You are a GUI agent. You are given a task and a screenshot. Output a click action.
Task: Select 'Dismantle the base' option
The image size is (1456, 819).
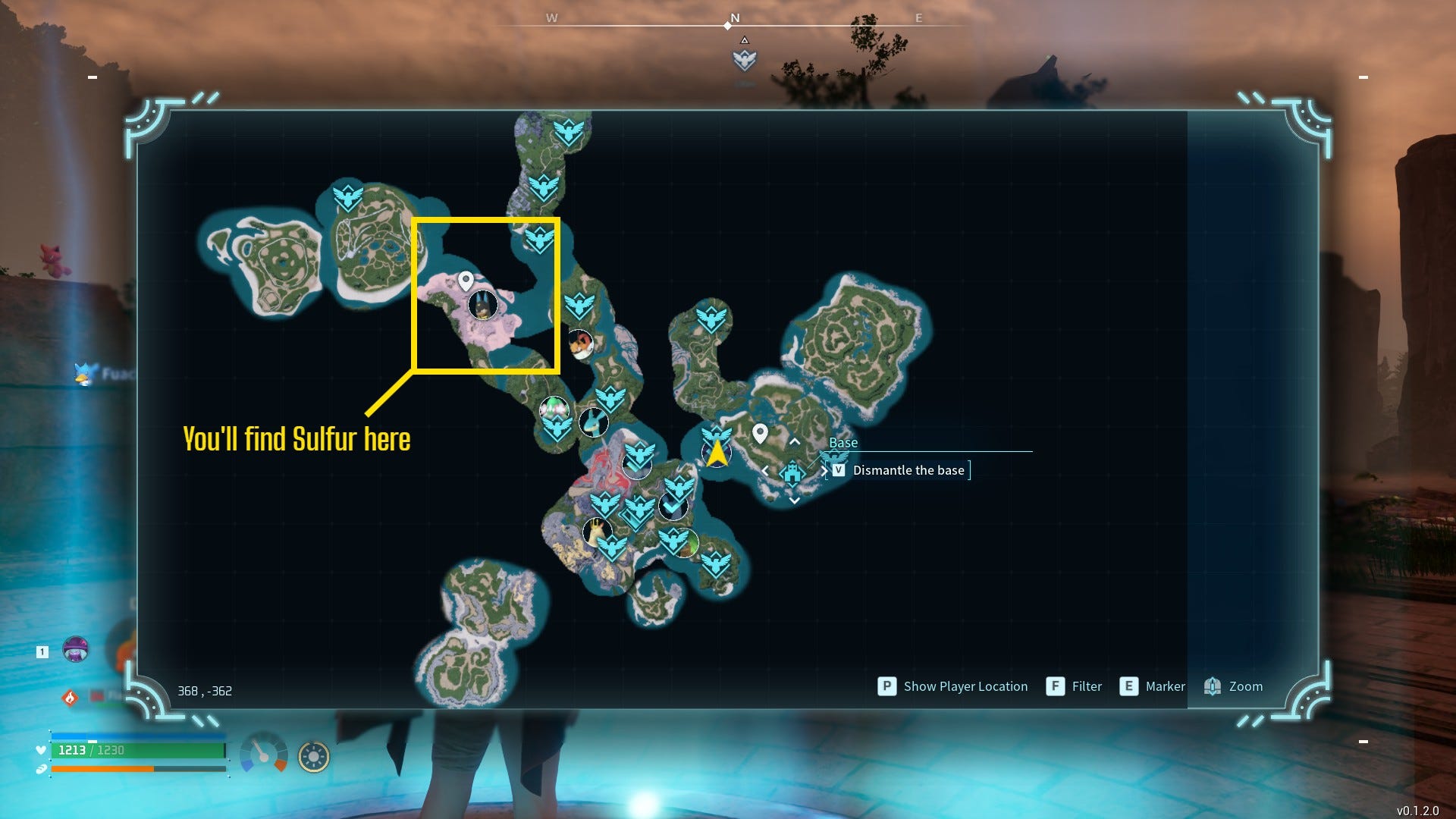[x=908, y=470]
